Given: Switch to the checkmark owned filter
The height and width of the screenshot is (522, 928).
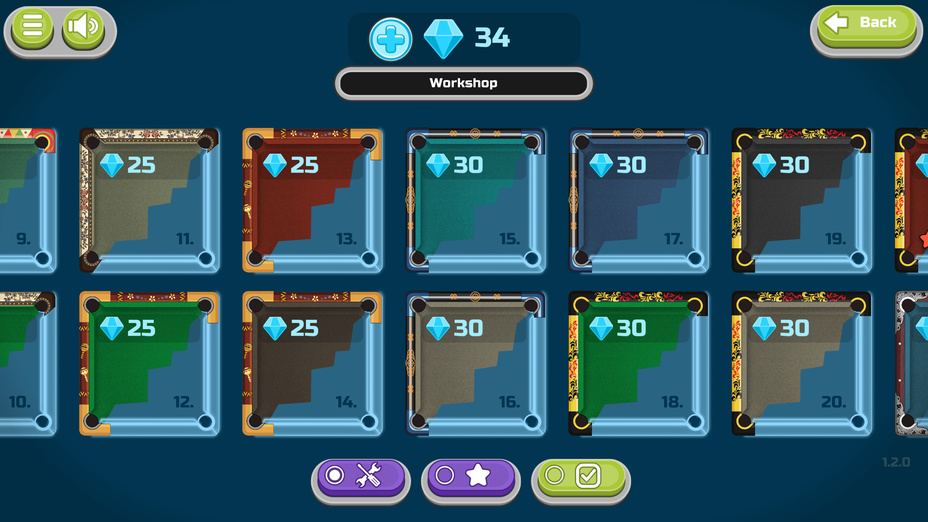Looking at the screenshot, I should tap(580, 477).
